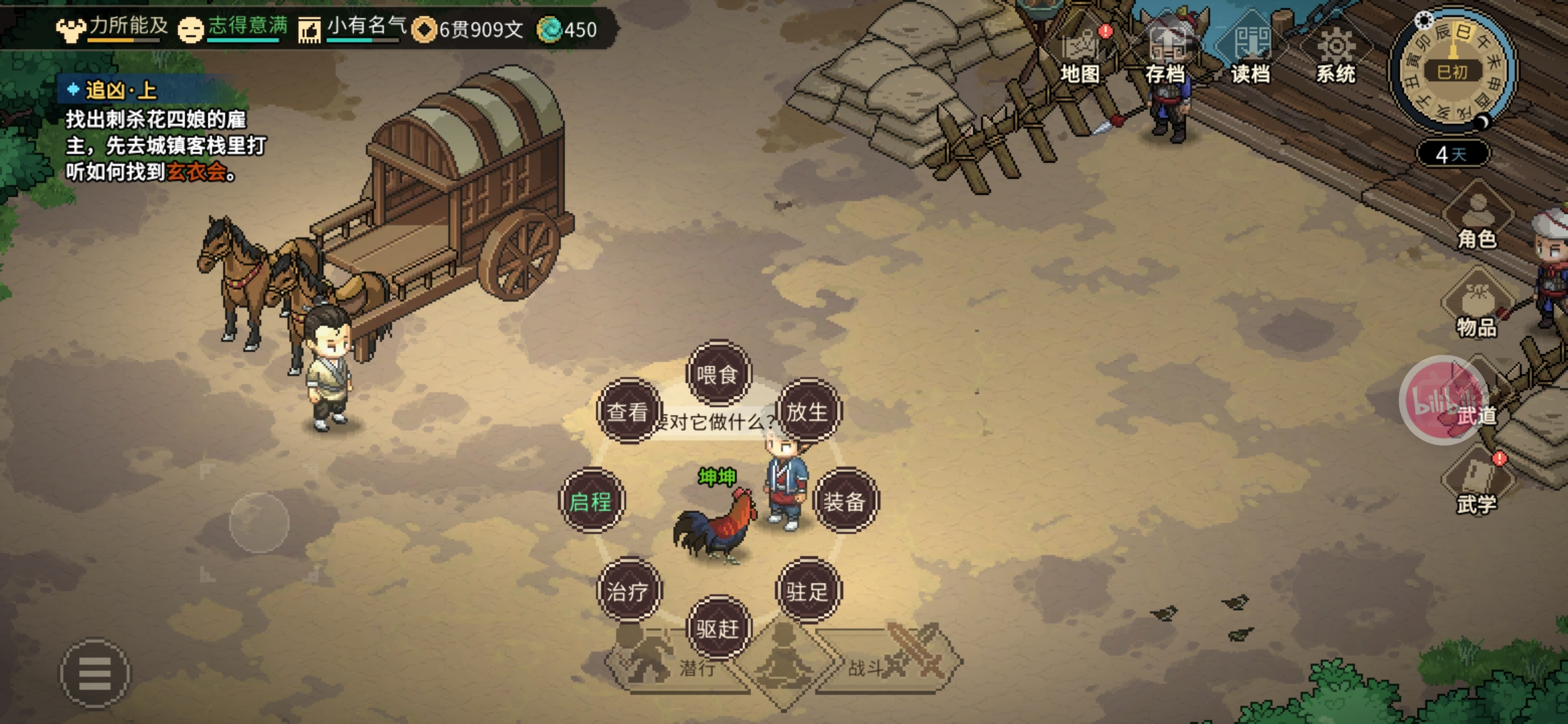The image size is (1568, 724).
Task: Choose 治疗 to heal the pet
Action: click(x=628, y=591)
